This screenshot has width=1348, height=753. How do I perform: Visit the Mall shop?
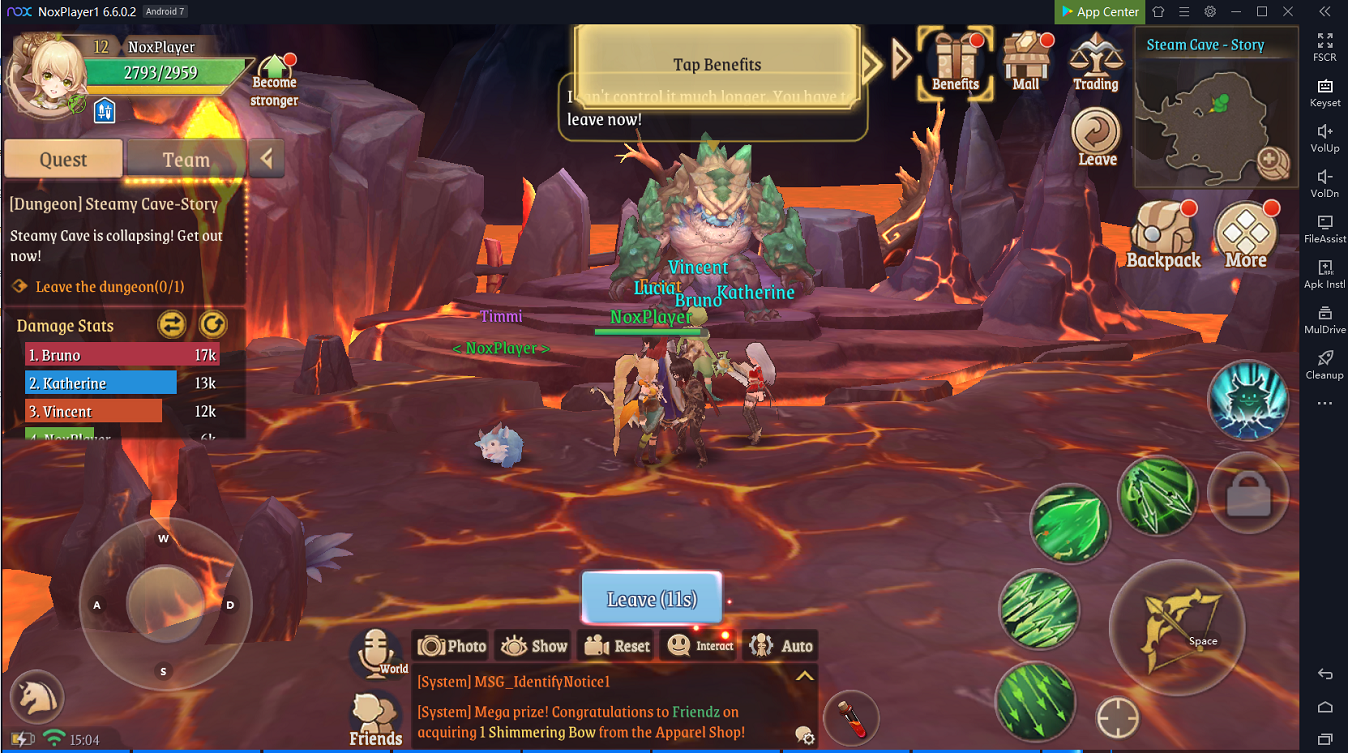point(1026,62)
